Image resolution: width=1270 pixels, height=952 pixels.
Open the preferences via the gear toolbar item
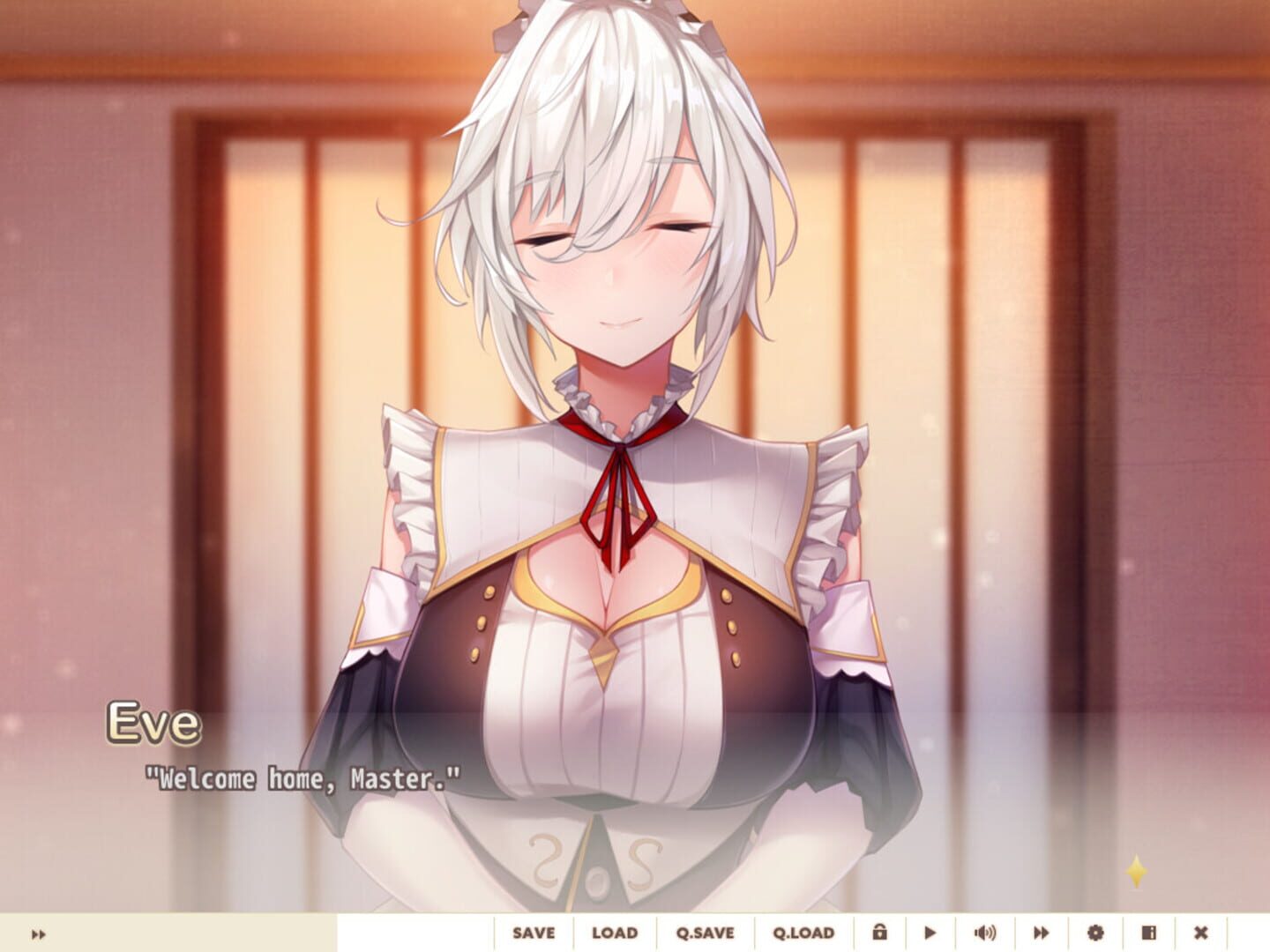pyautogui.click(x=1095, y=932)
